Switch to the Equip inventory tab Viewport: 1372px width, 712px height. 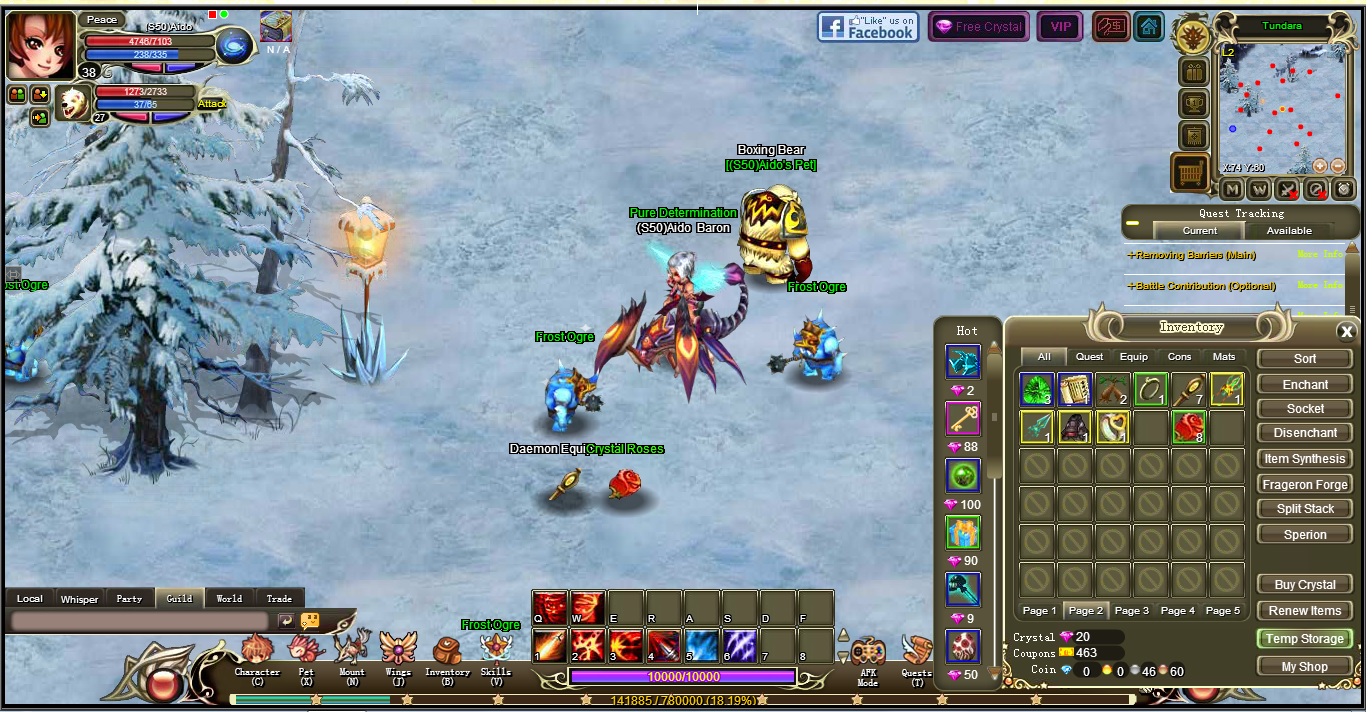(1133, 356)
